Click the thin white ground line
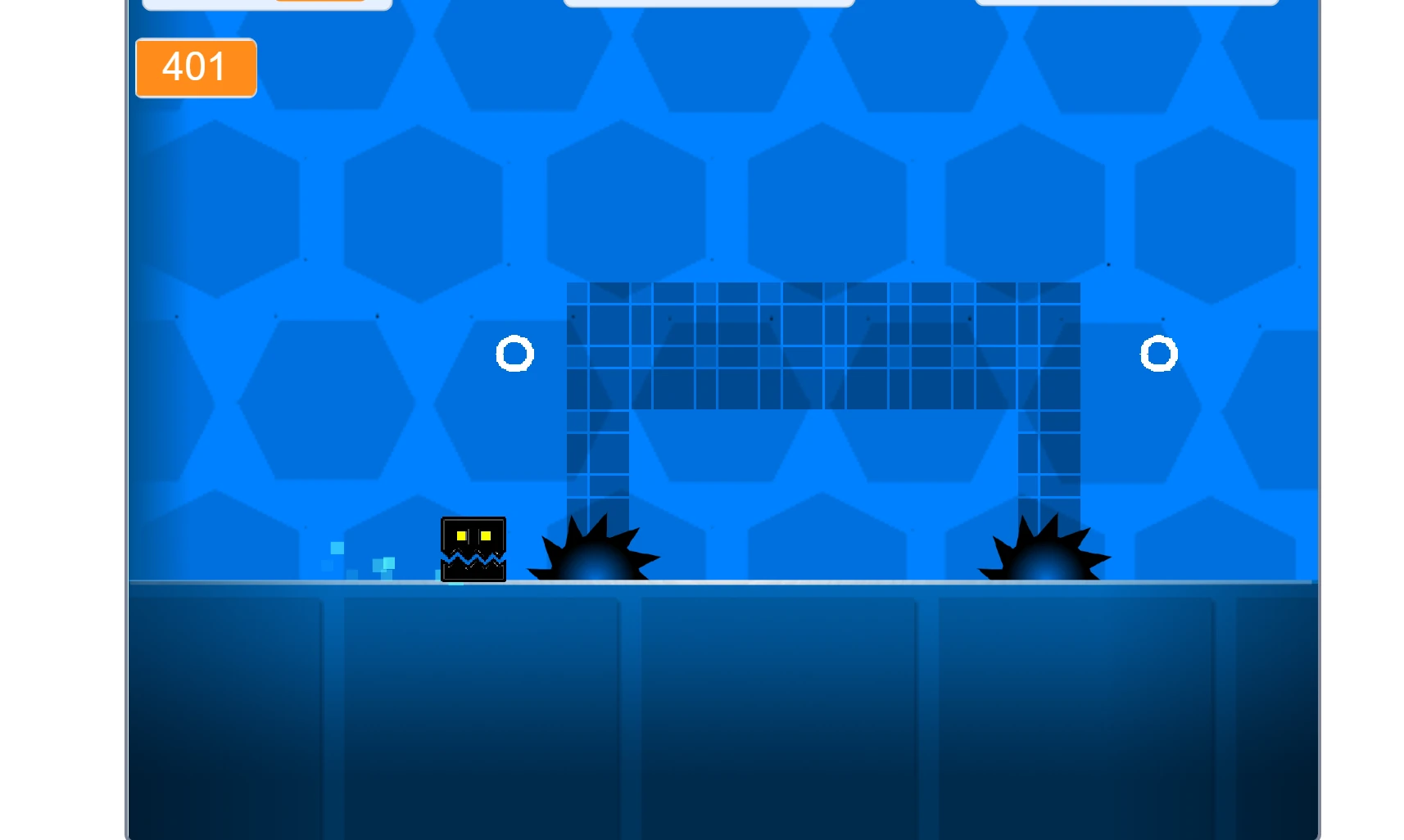This screenshot has width=1404, height=840. click(x=737, y=583)
